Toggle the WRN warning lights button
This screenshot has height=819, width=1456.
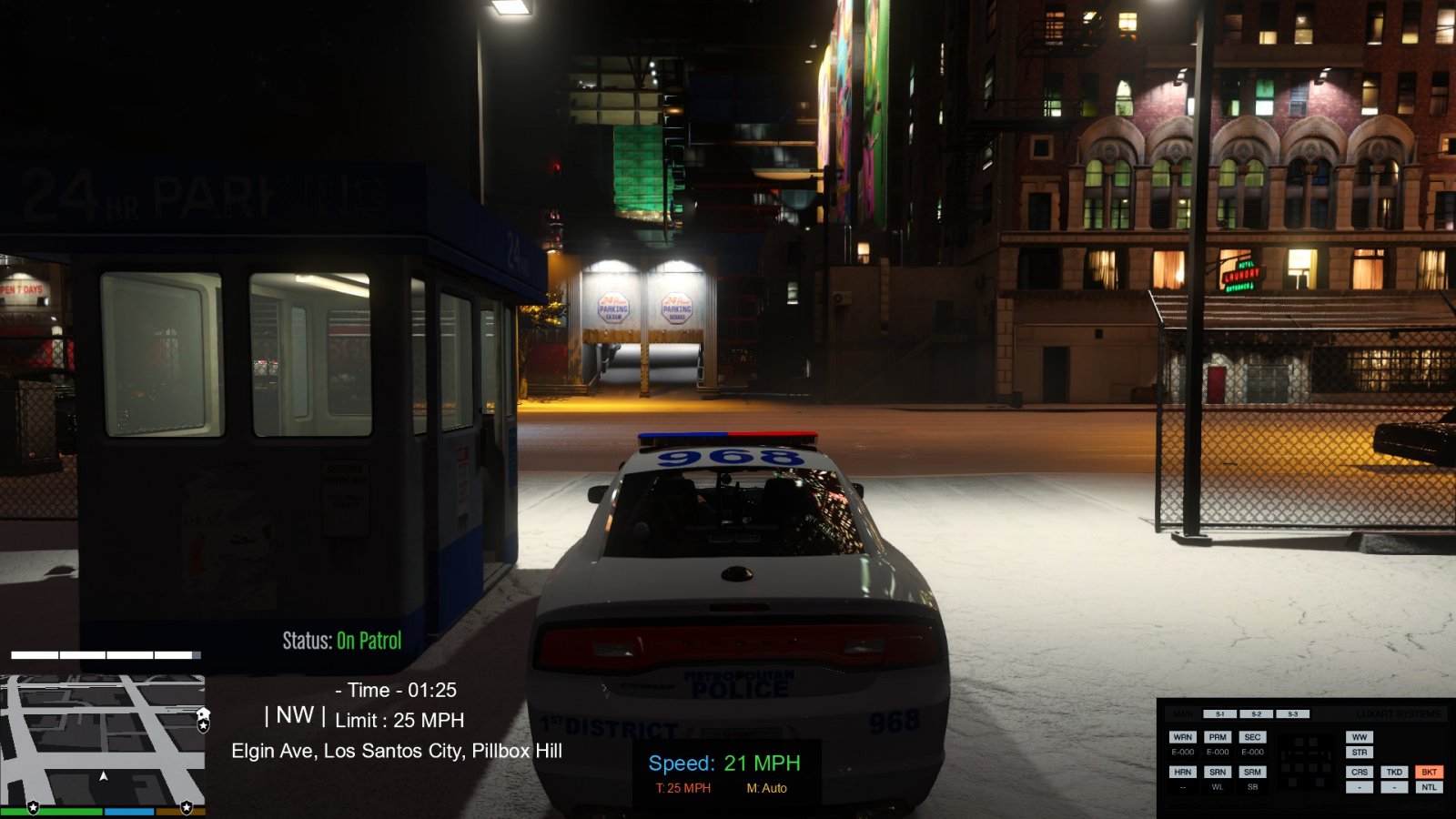1182,737
